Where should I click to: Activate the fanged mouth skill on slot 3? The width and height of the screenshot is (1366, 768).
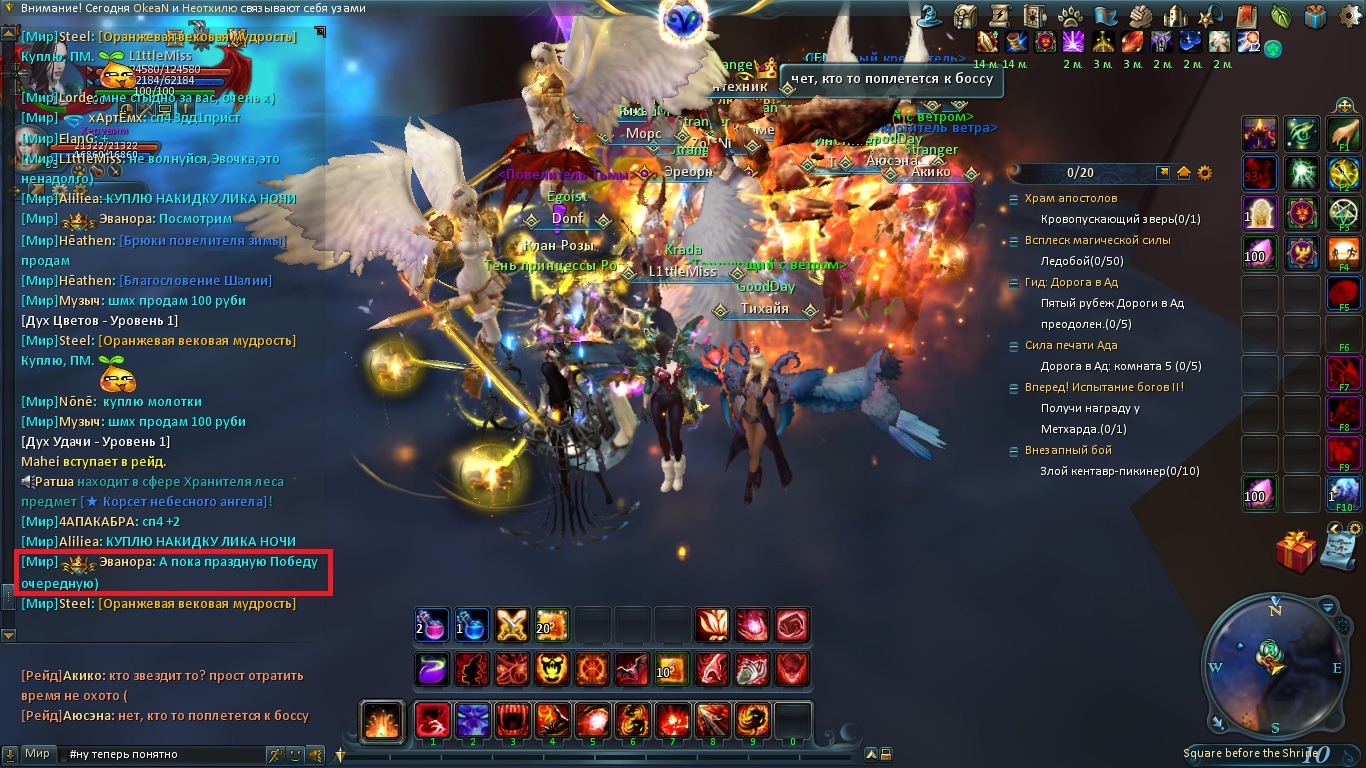(x=512, y=720)
